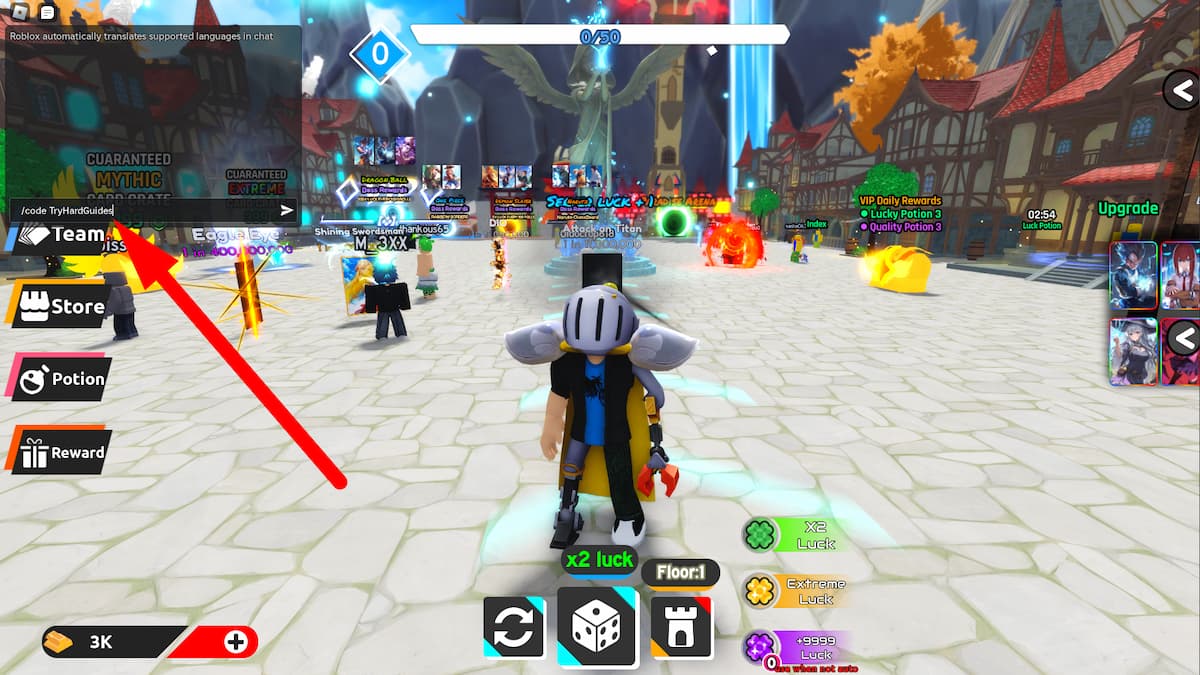Activate the +9999 Luck boost
This screenshot has height=675, width=1200.
tap(798, 647)
